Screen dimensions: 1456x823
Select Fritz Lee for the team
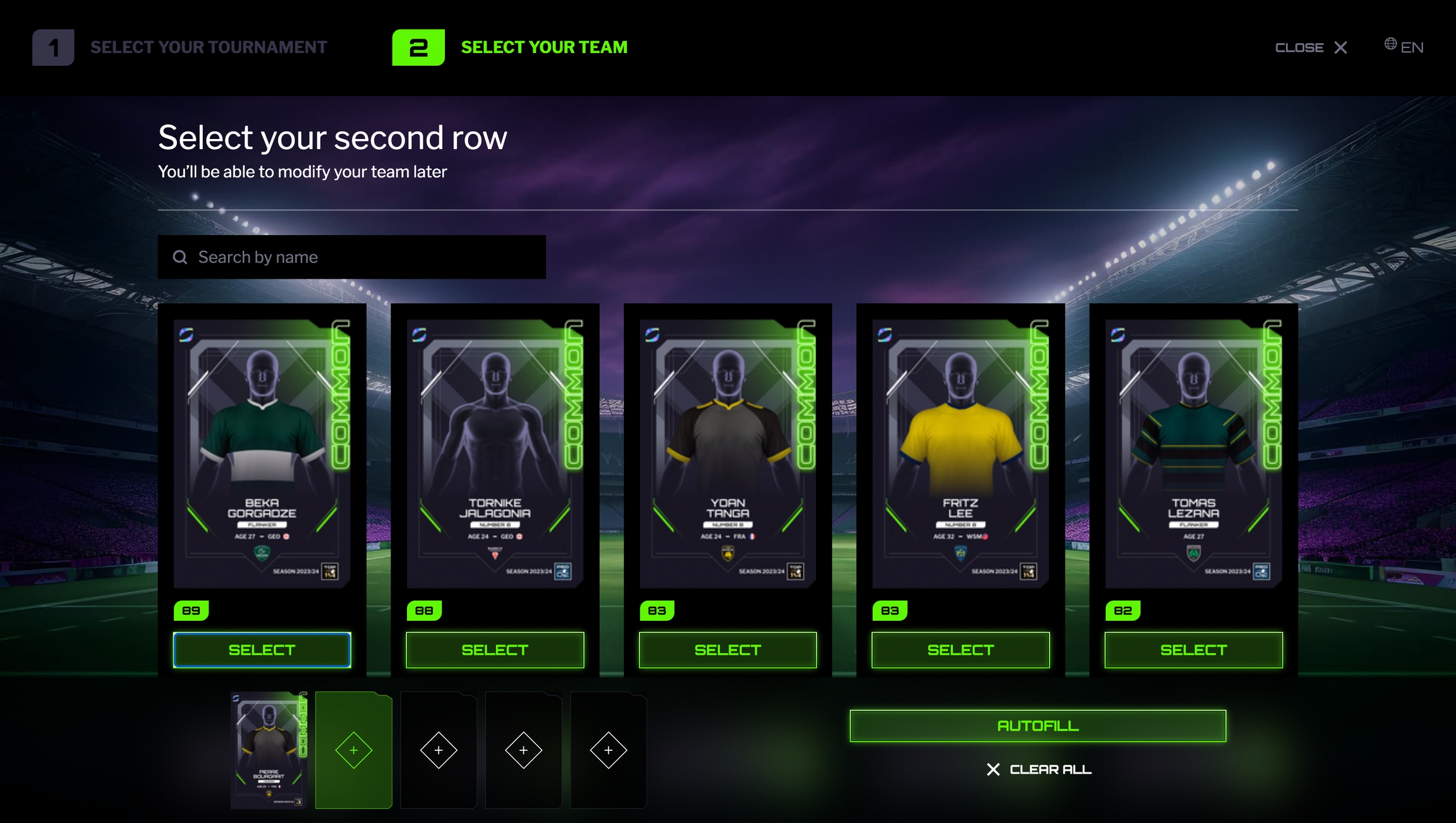[x=960, y=650]
